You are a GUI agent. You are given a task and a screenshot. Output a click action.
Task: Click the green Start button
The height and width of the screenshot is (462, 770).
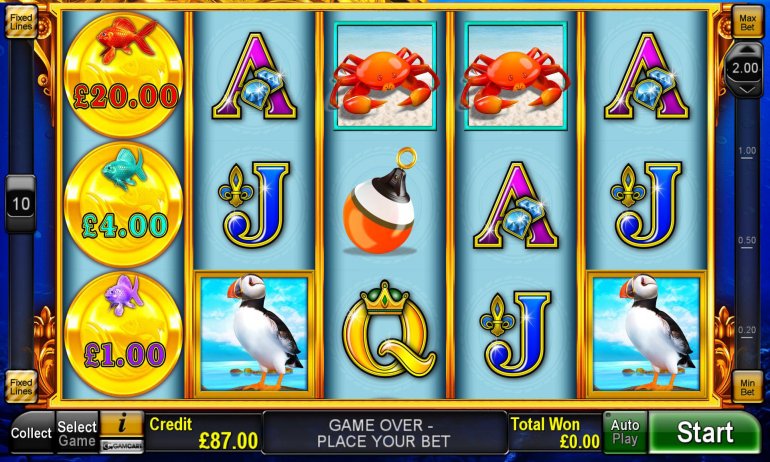coord(705,432)
